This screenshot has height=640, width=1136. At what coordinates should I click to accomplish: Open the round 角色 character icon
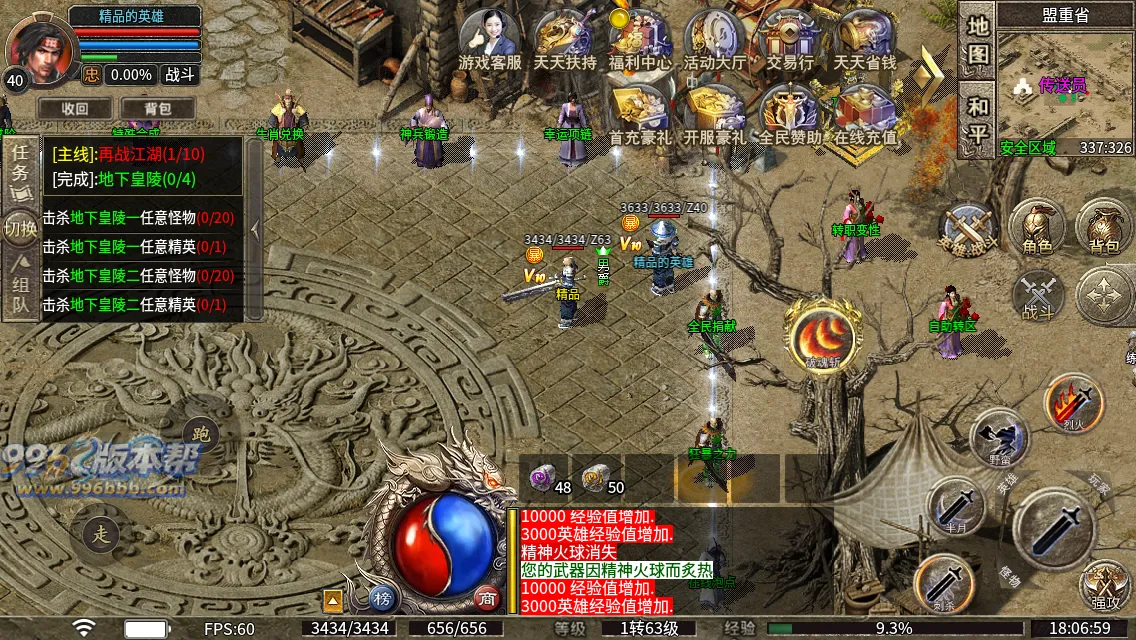pos(1037,226)
